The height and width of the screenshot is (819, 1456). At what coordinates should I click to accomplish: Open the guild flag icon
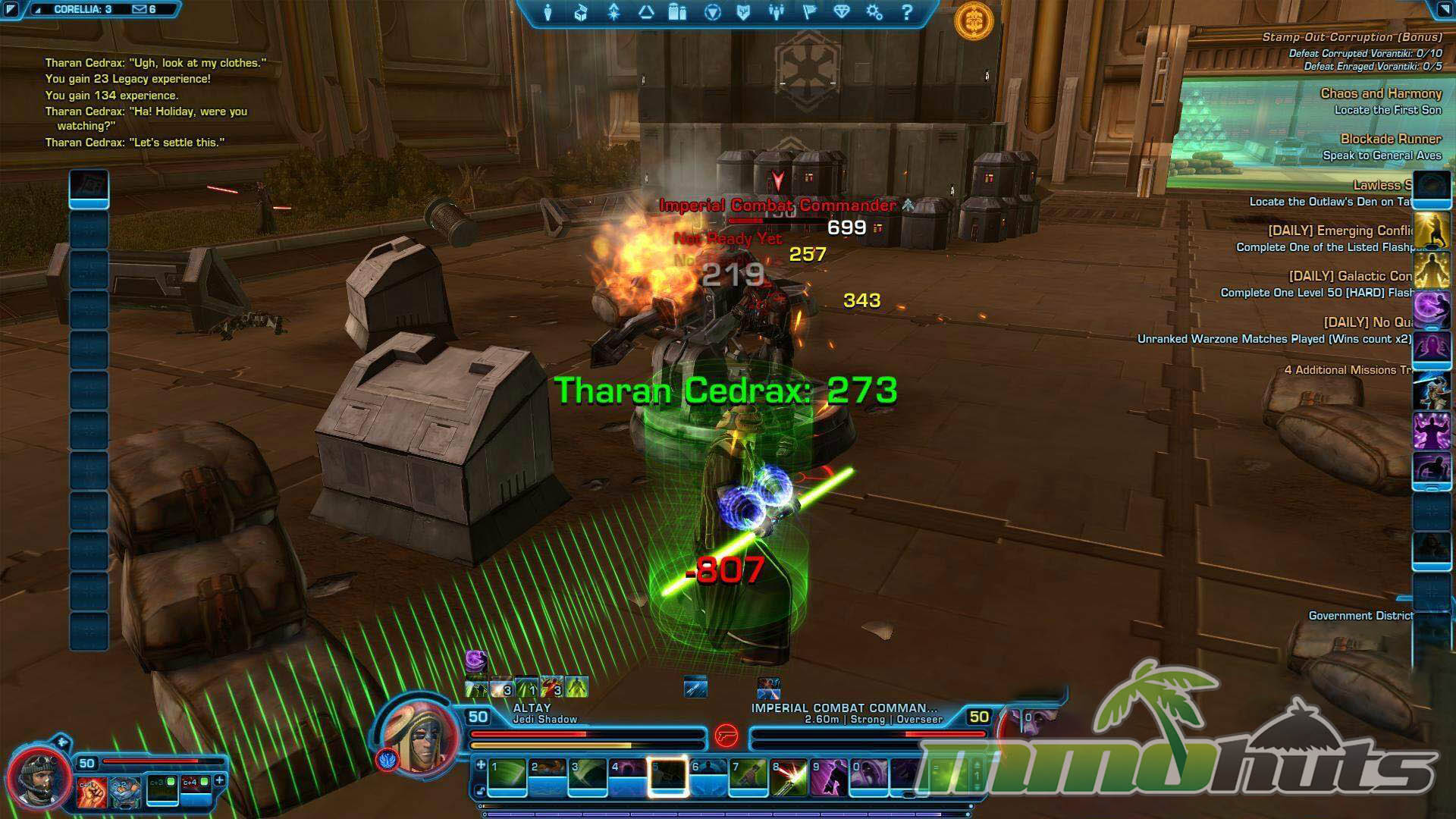tap(809, 13)
